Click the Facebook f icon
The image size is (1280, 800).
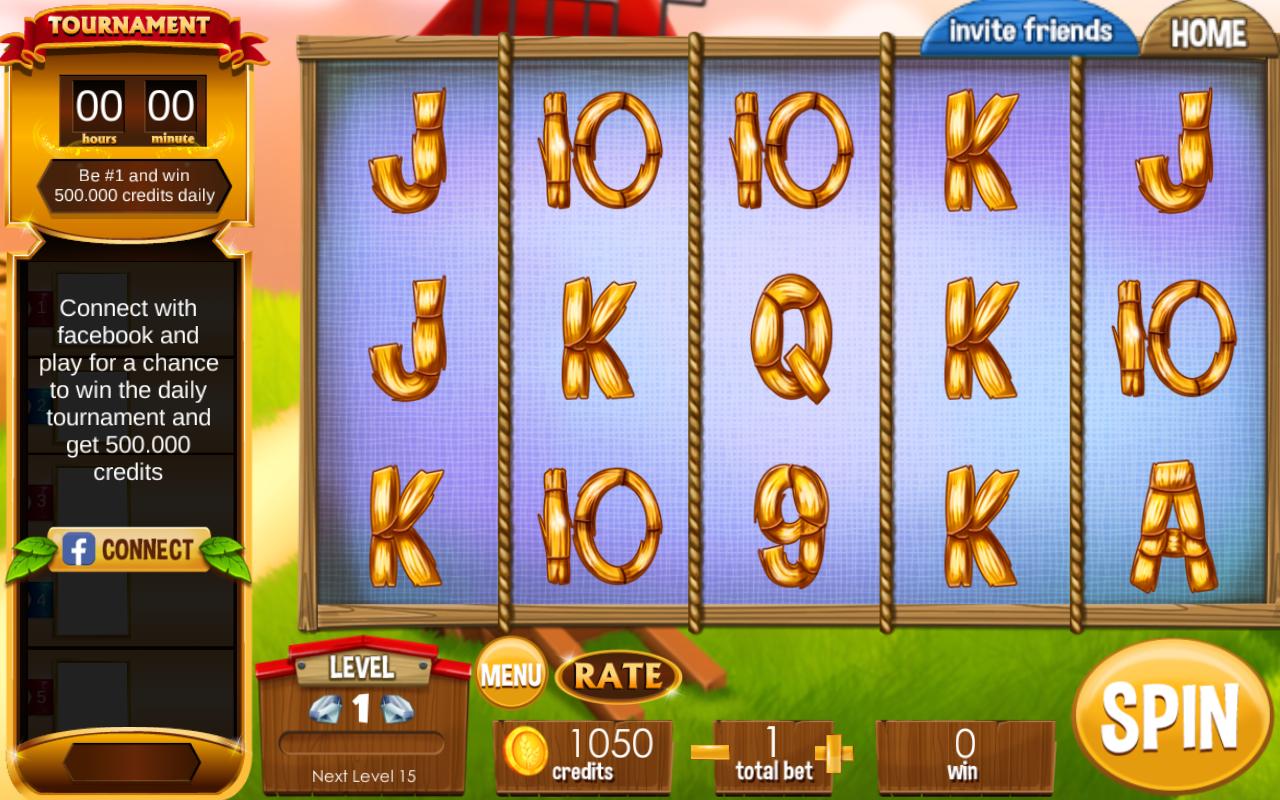point(80,549)
